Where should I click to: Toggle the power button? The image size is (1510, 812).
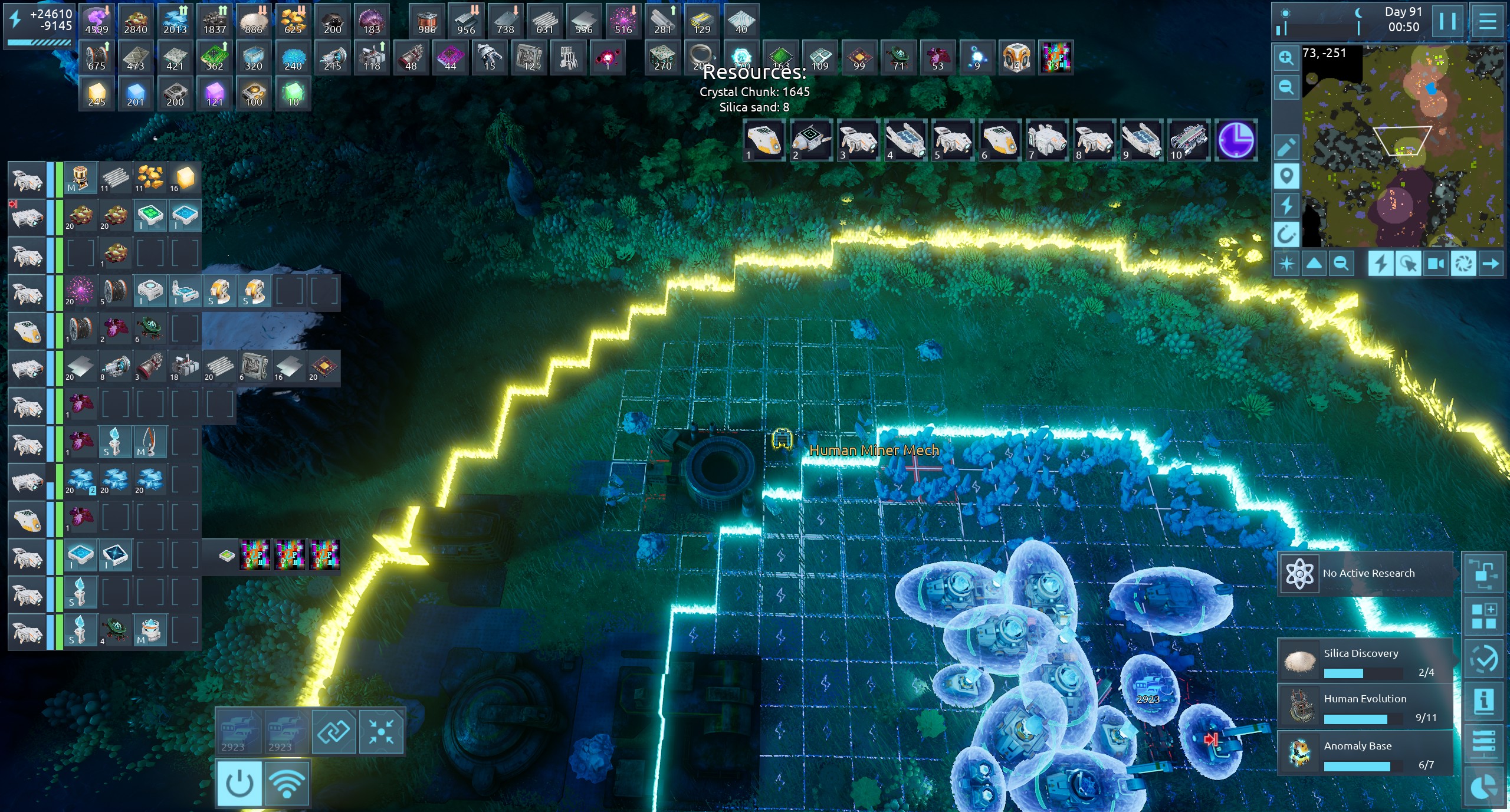[239, 784]
